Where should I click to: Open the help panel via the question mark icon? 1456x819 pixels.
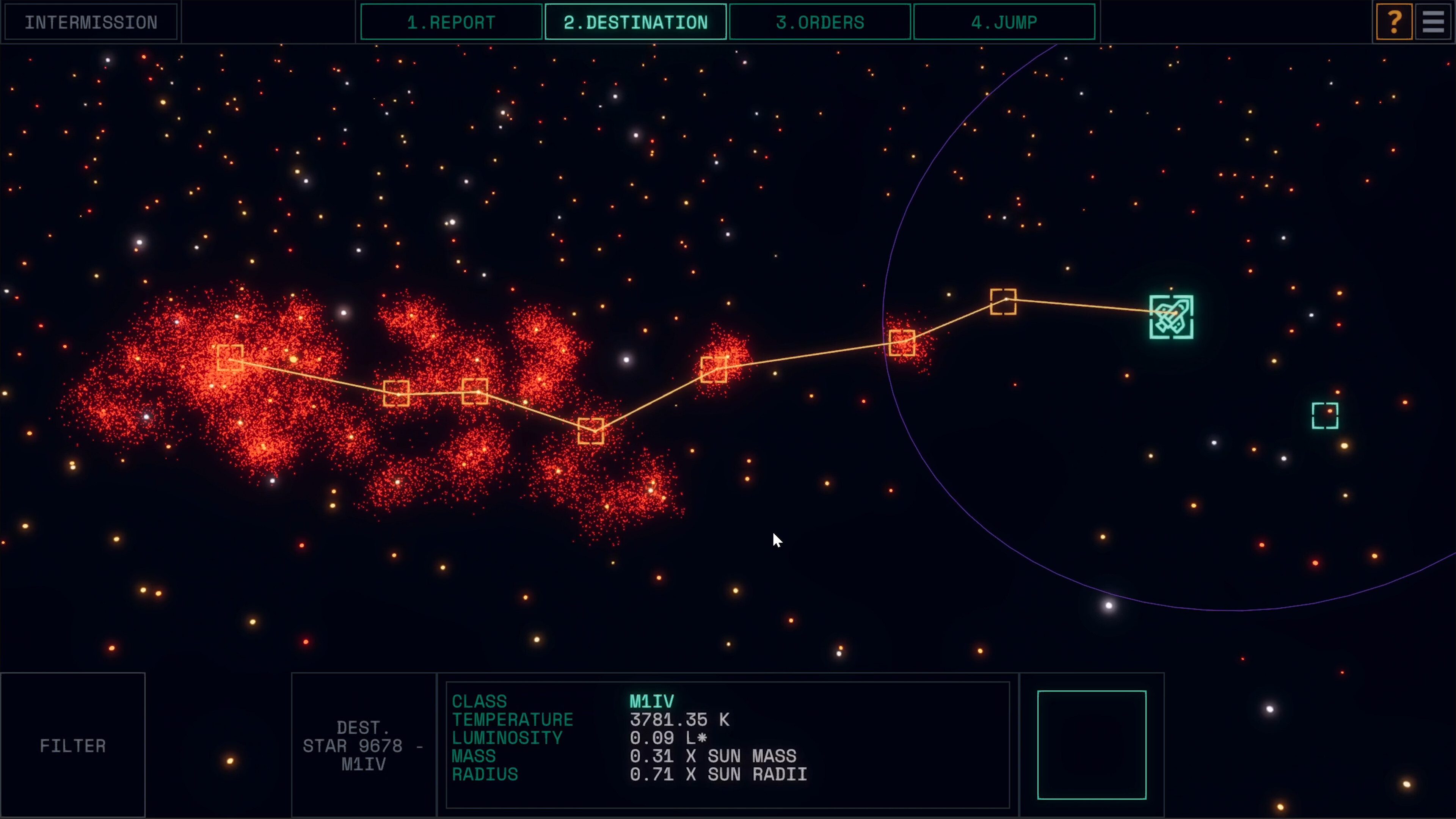1394,22
